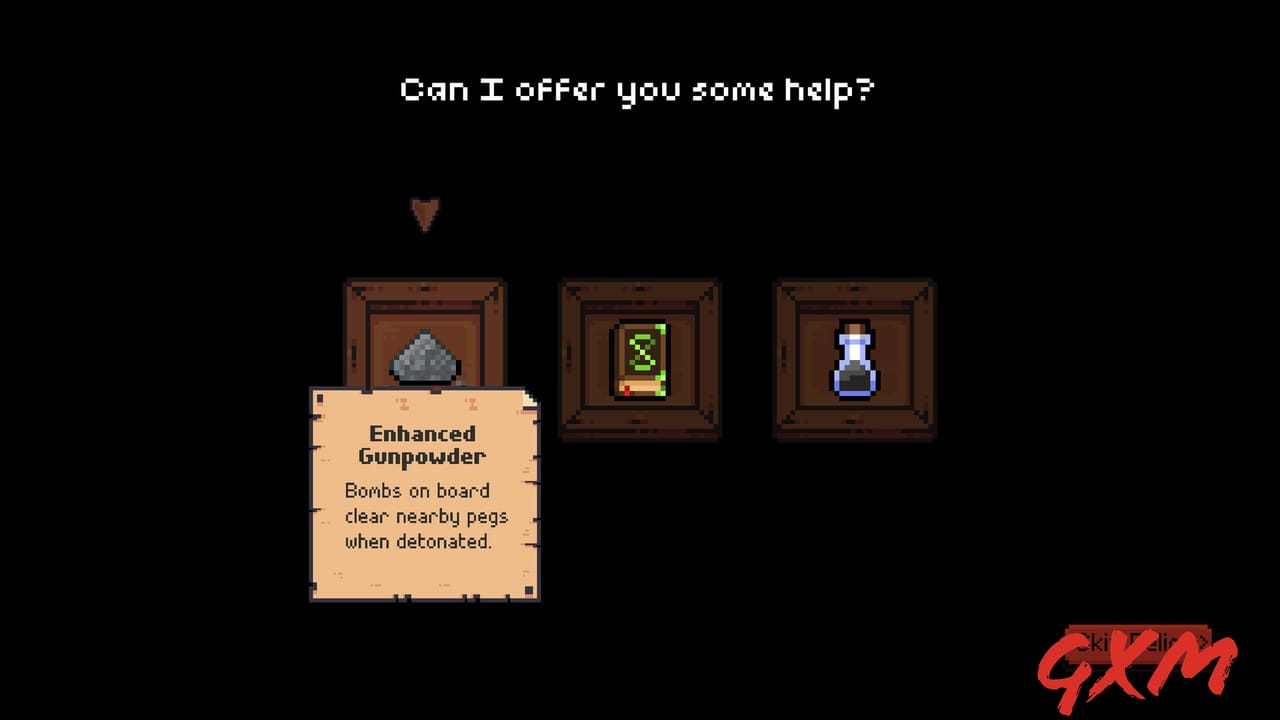
Task: Click the red bookmark ribbon on the spellbook
Action: [627, 390]
